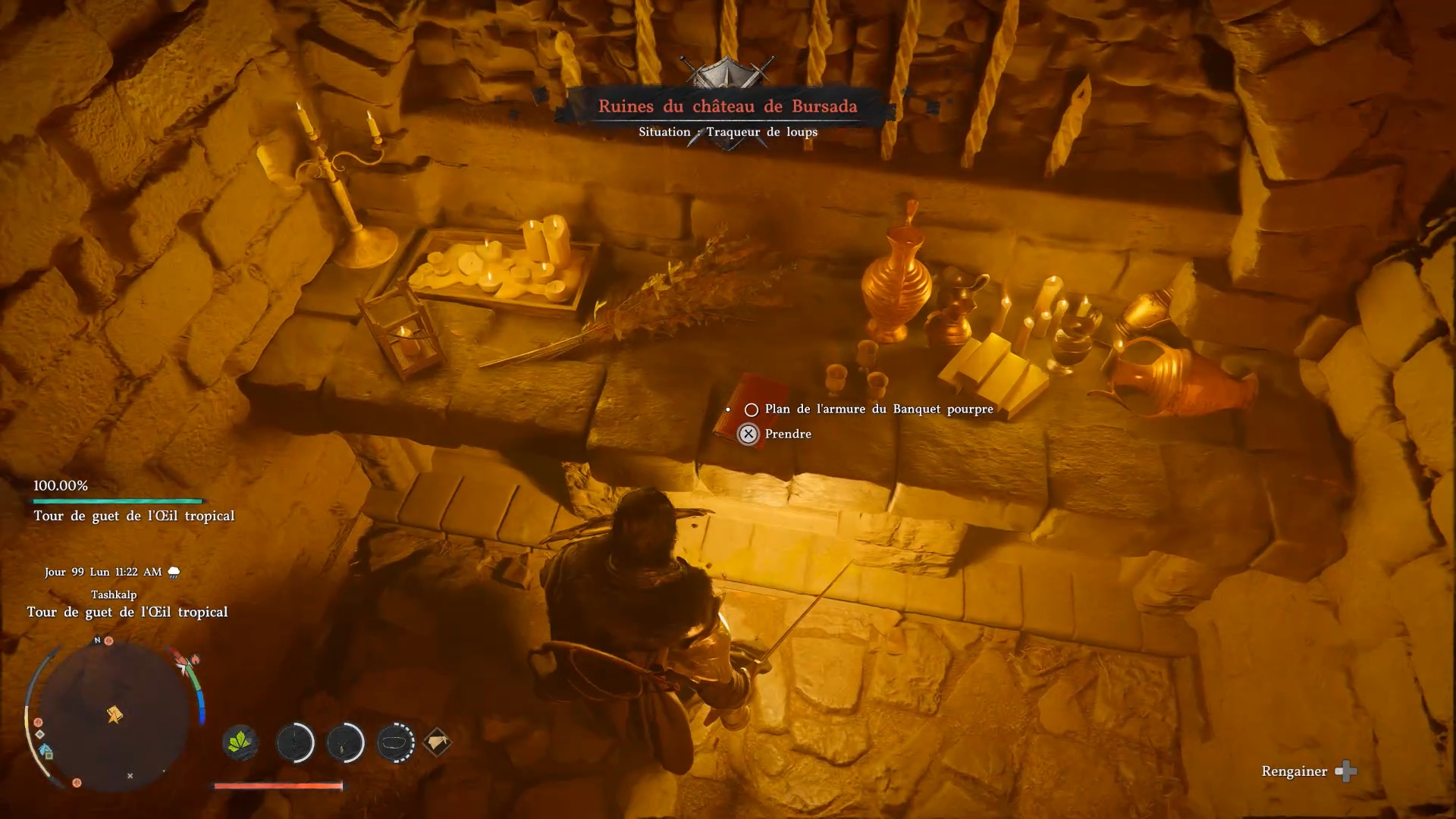Viewport: 1456px width, 819px height.
Task: Click the Ruines du château de Bursada banner
Action: click(x=727, y=107)
